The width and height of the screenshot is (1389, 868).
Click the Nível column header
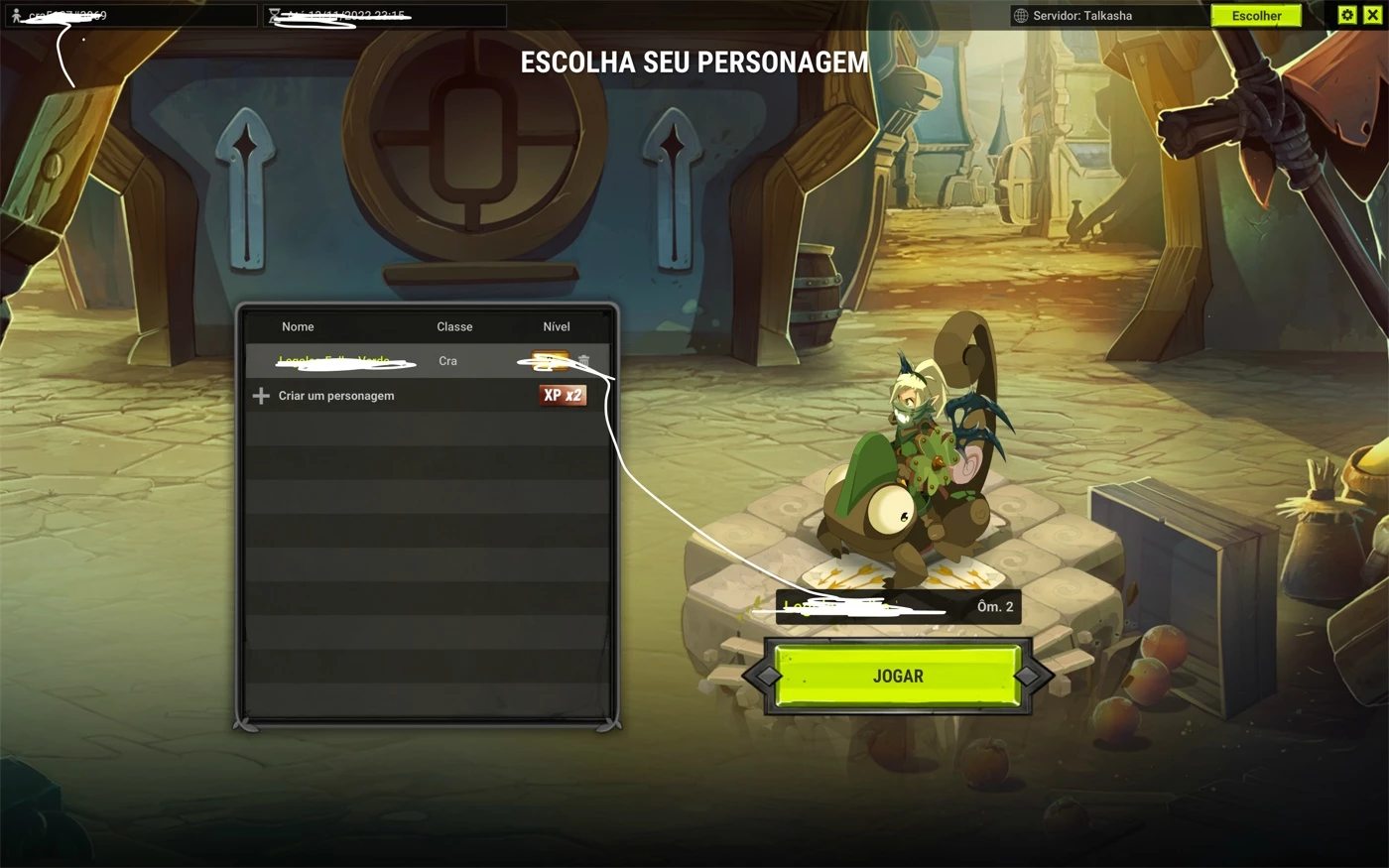pos(556,326)
